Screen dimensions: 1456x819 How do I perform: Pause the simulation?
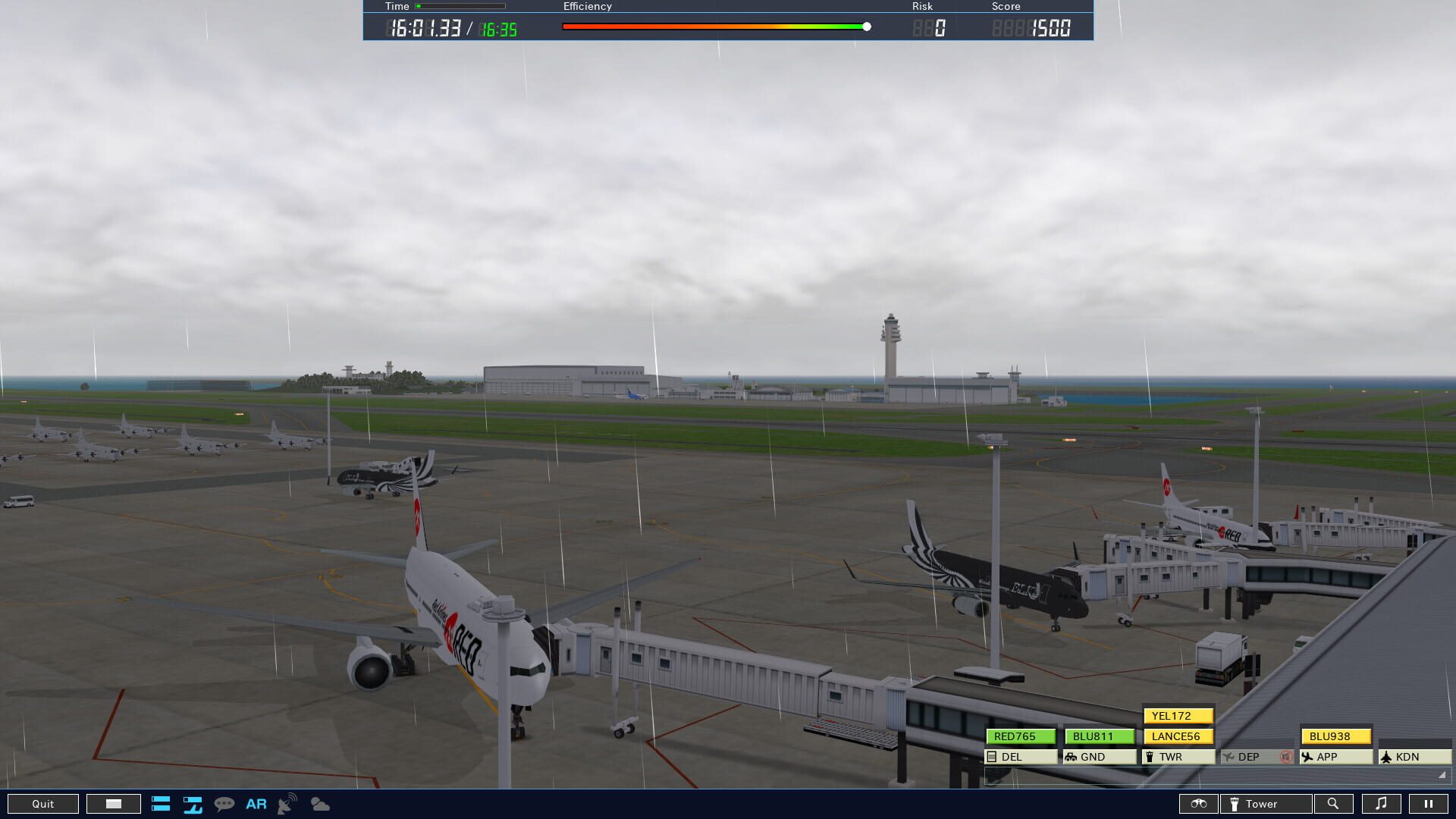coord(1429,803)
